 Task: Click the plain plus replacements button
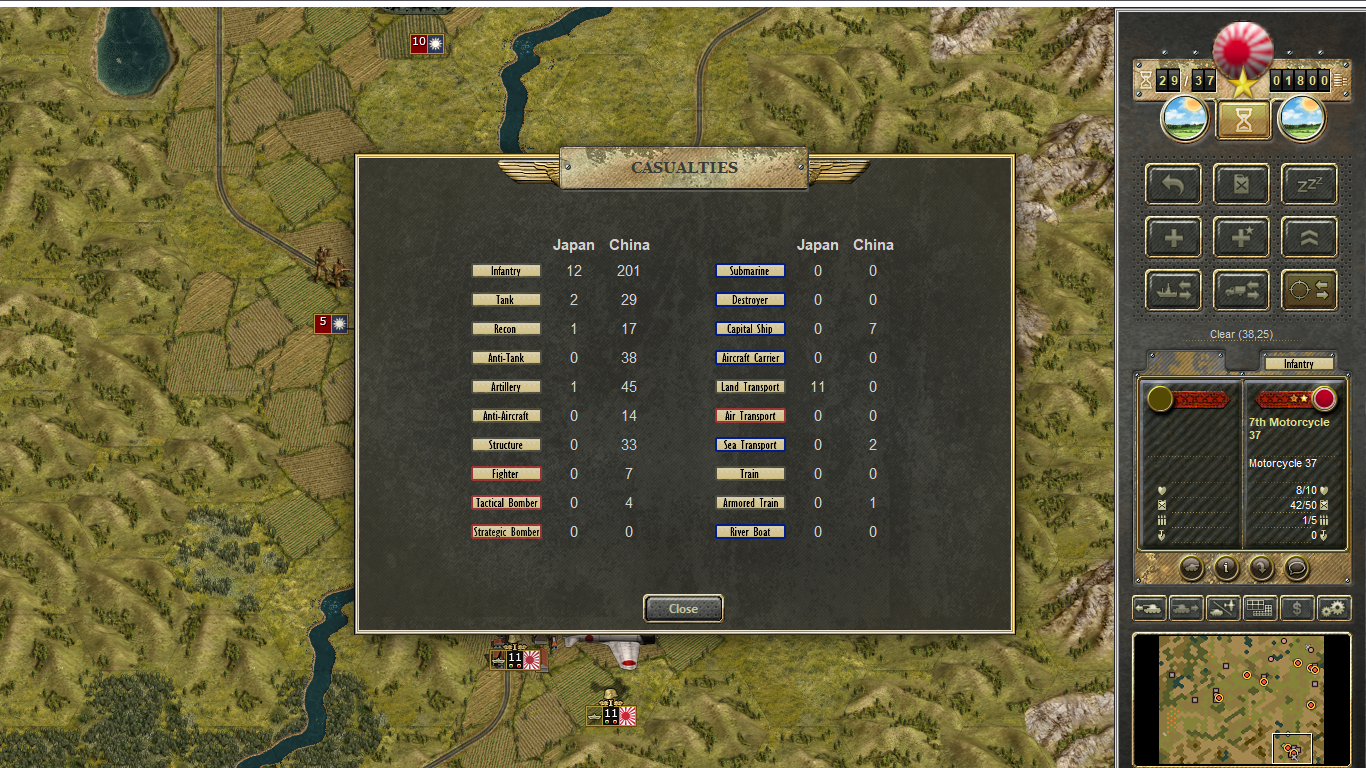[1173, 237]
